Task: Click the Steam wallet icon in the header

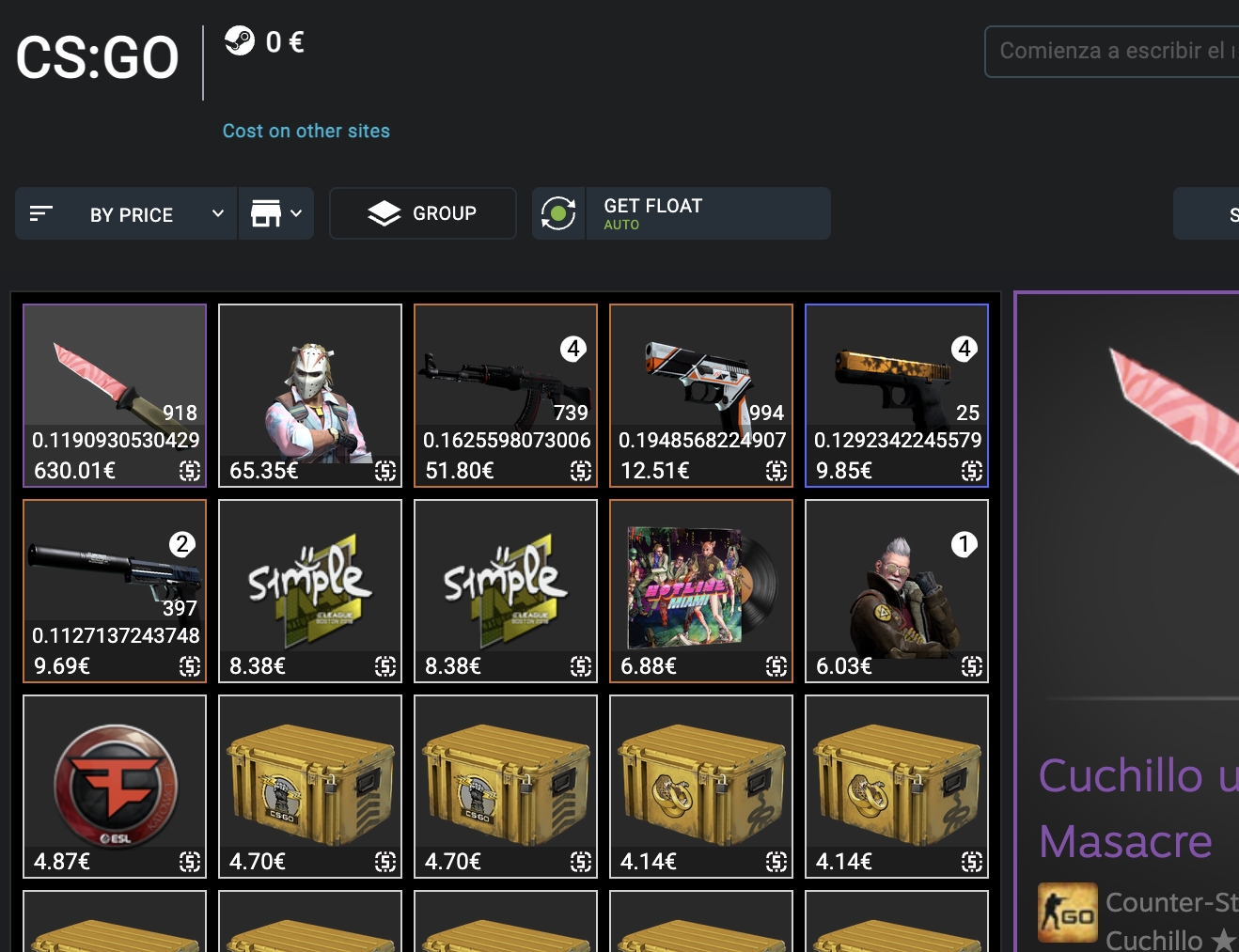Action: pos(241,41)
